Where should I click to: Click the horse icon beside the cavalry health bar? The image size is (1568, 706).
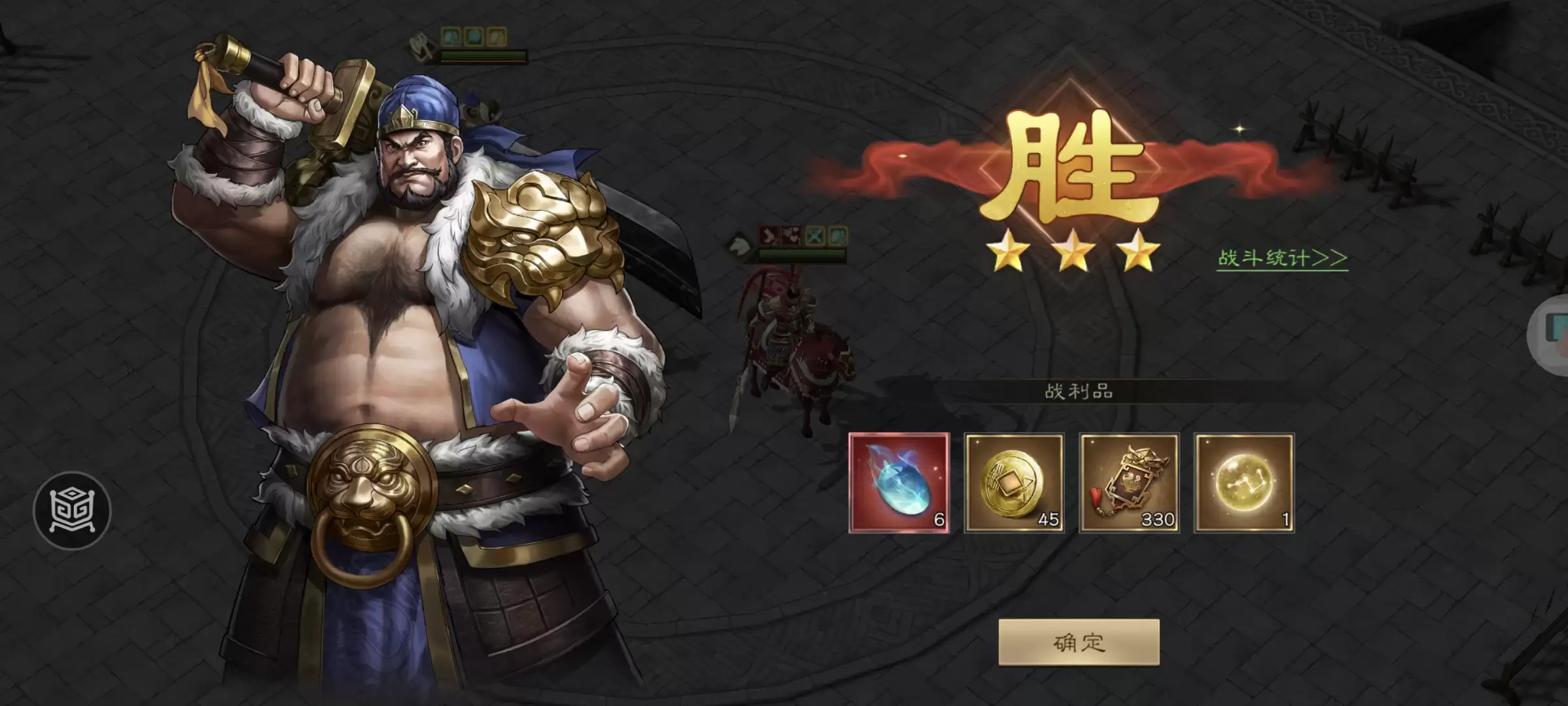[x=738, y=247]
